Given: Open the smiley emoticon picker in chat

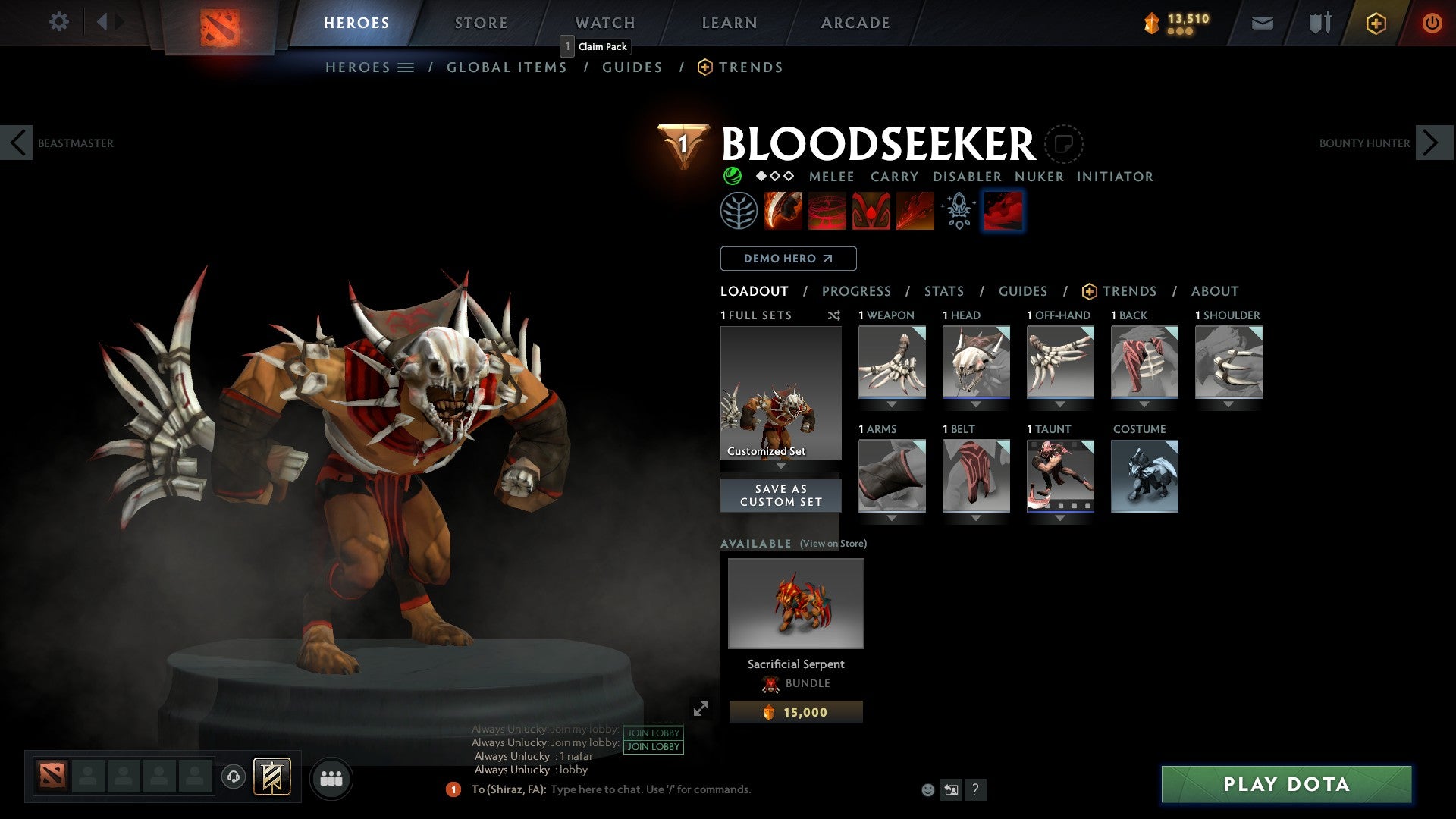Looking at the screenshot, I should pyautogui.click(x=927, y=789).
